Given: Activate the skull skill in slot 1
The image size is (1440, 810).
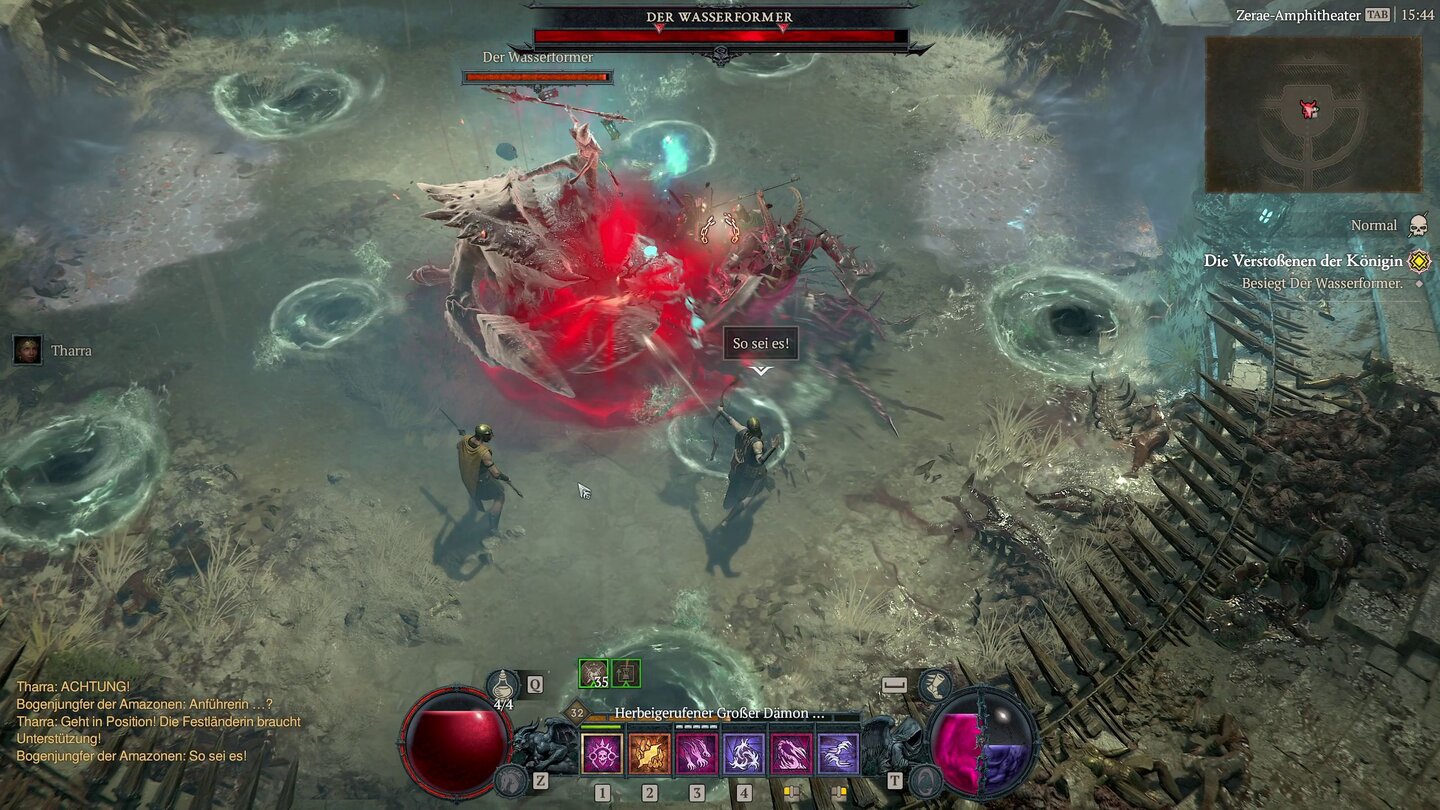Looking at the screenshot, I should [603, 753].
